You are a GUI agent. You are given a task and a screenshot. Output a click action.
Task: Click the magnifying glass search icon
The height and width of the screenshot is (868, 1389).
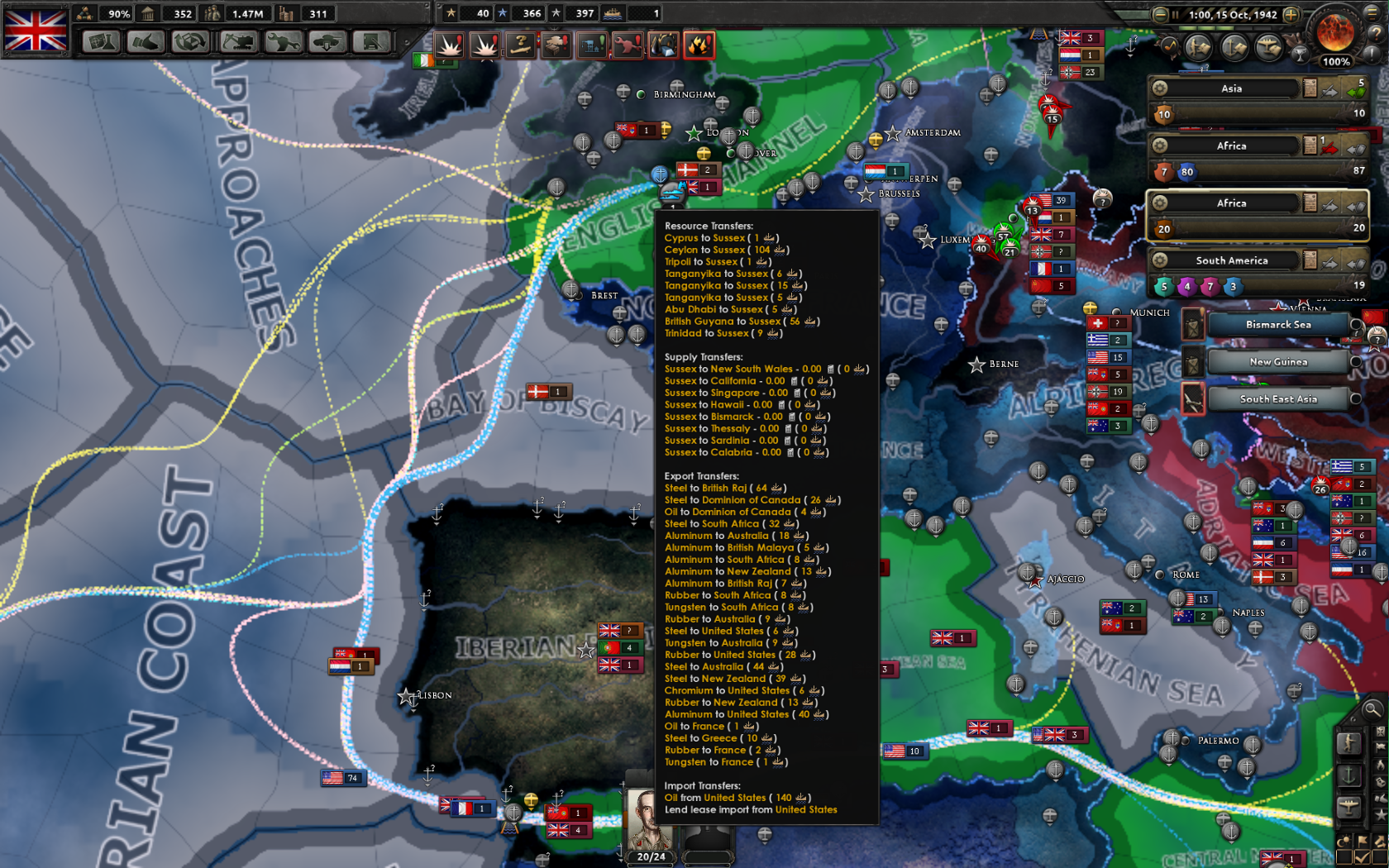tap(1372, 711)
